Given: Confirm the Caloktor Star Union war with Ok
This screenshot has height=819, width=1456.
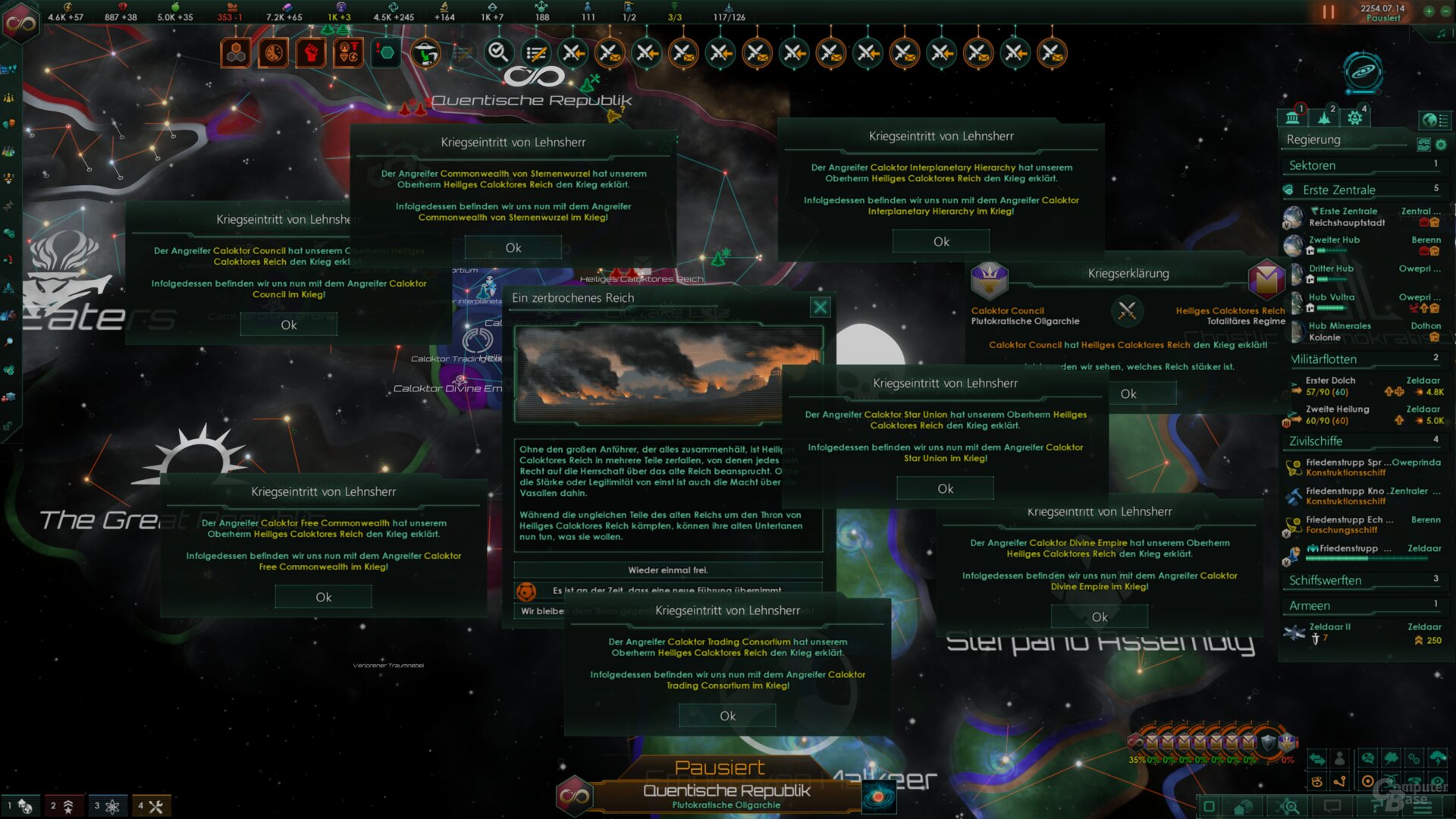Looking at the screenshot, I should (944, 488).
